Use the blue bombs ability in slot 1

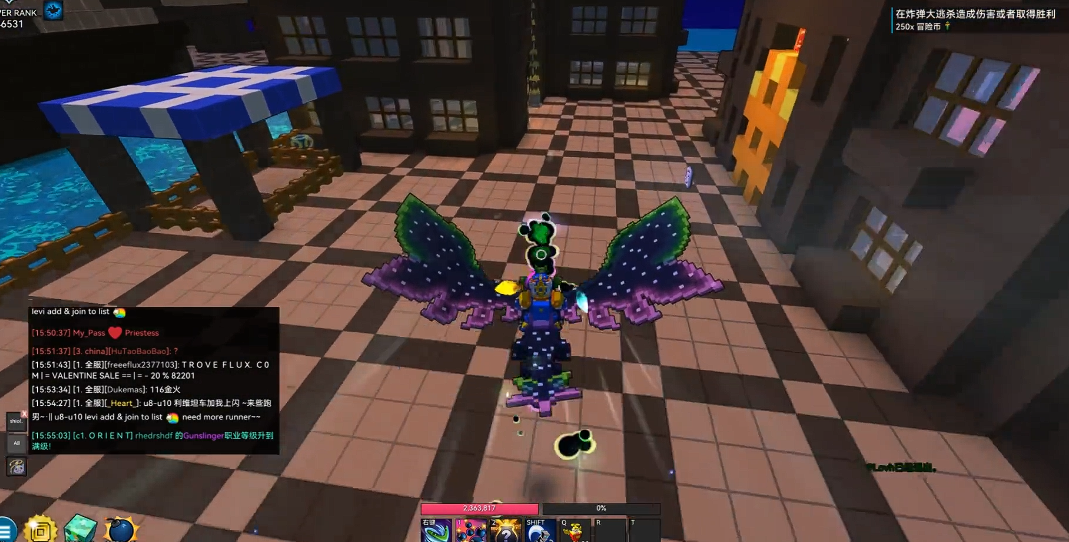click(x=471, y=531)
